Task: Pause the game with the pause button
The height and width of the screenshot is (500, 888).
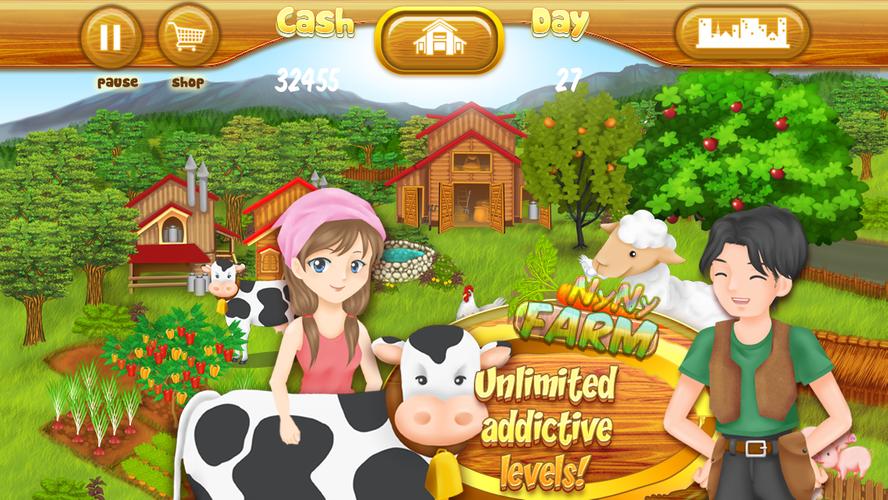Action: [111, 37]
